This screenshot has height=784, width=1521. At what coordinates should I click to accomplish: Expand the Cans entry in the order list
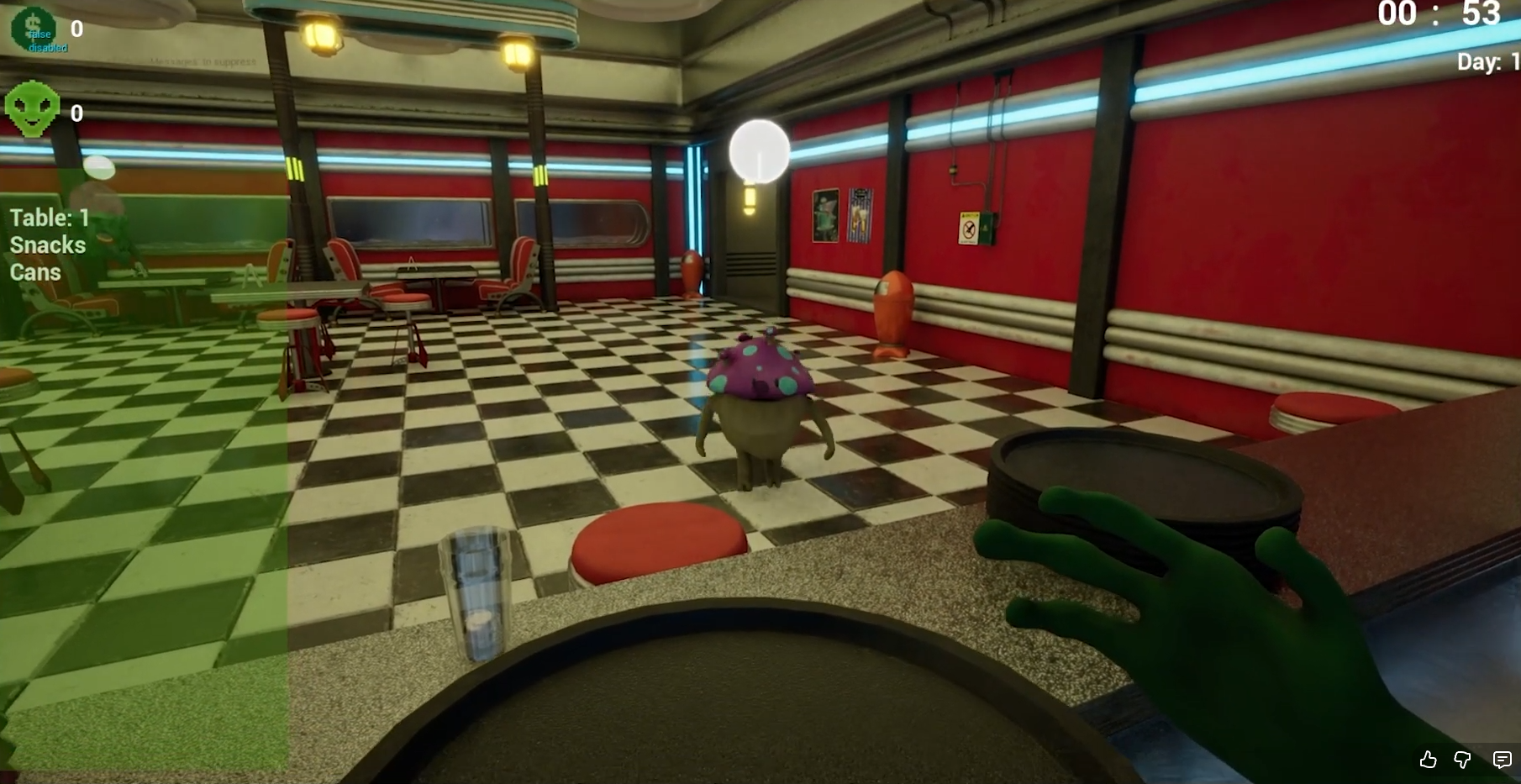(34, 272)
